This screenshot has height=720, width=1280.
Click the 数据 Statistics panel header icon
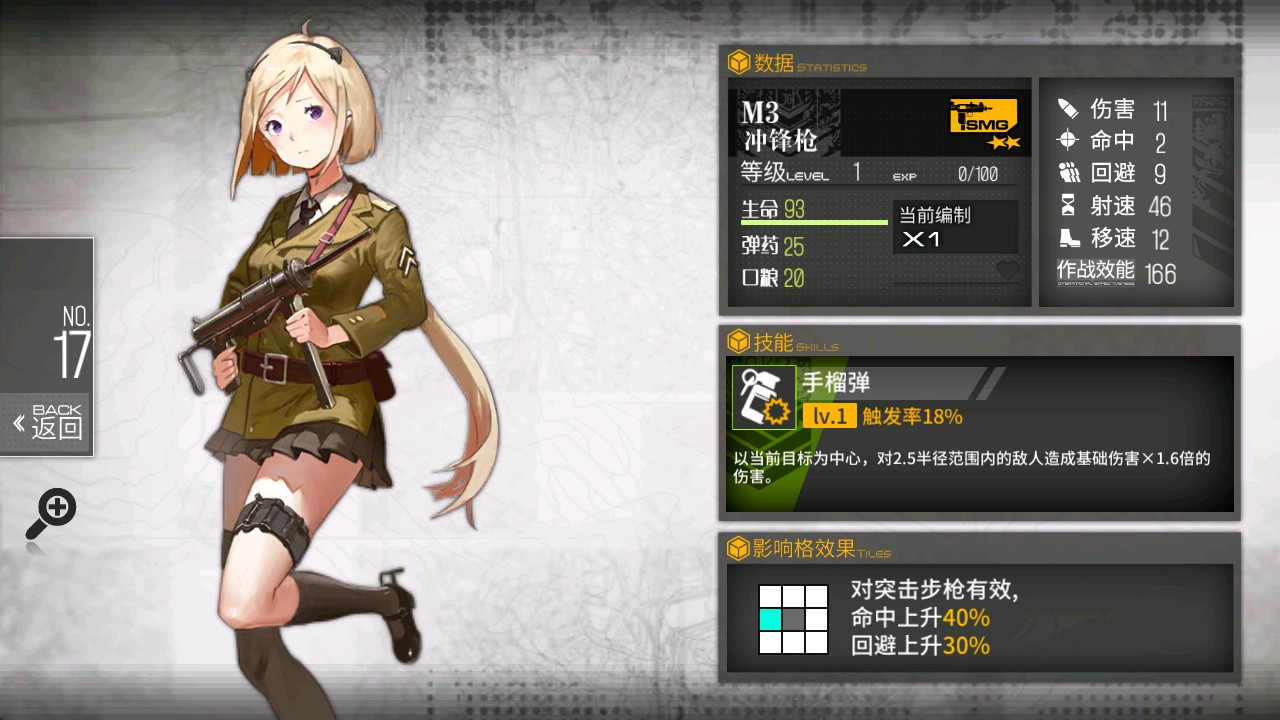pyautogui.click(x=737, y=60)
